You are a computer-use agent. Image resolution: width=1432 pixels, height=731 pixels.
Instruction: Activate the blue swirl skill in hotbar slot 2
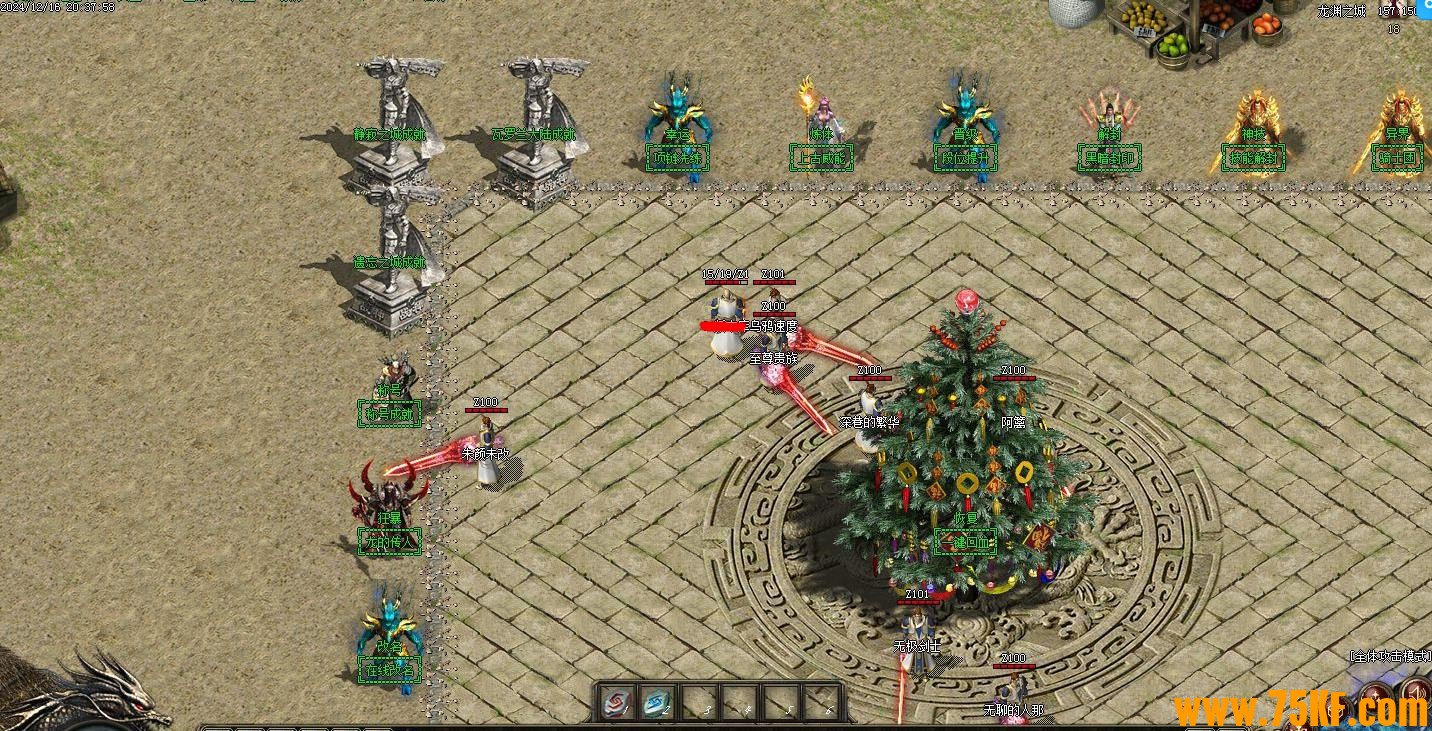tap(657, 703)
